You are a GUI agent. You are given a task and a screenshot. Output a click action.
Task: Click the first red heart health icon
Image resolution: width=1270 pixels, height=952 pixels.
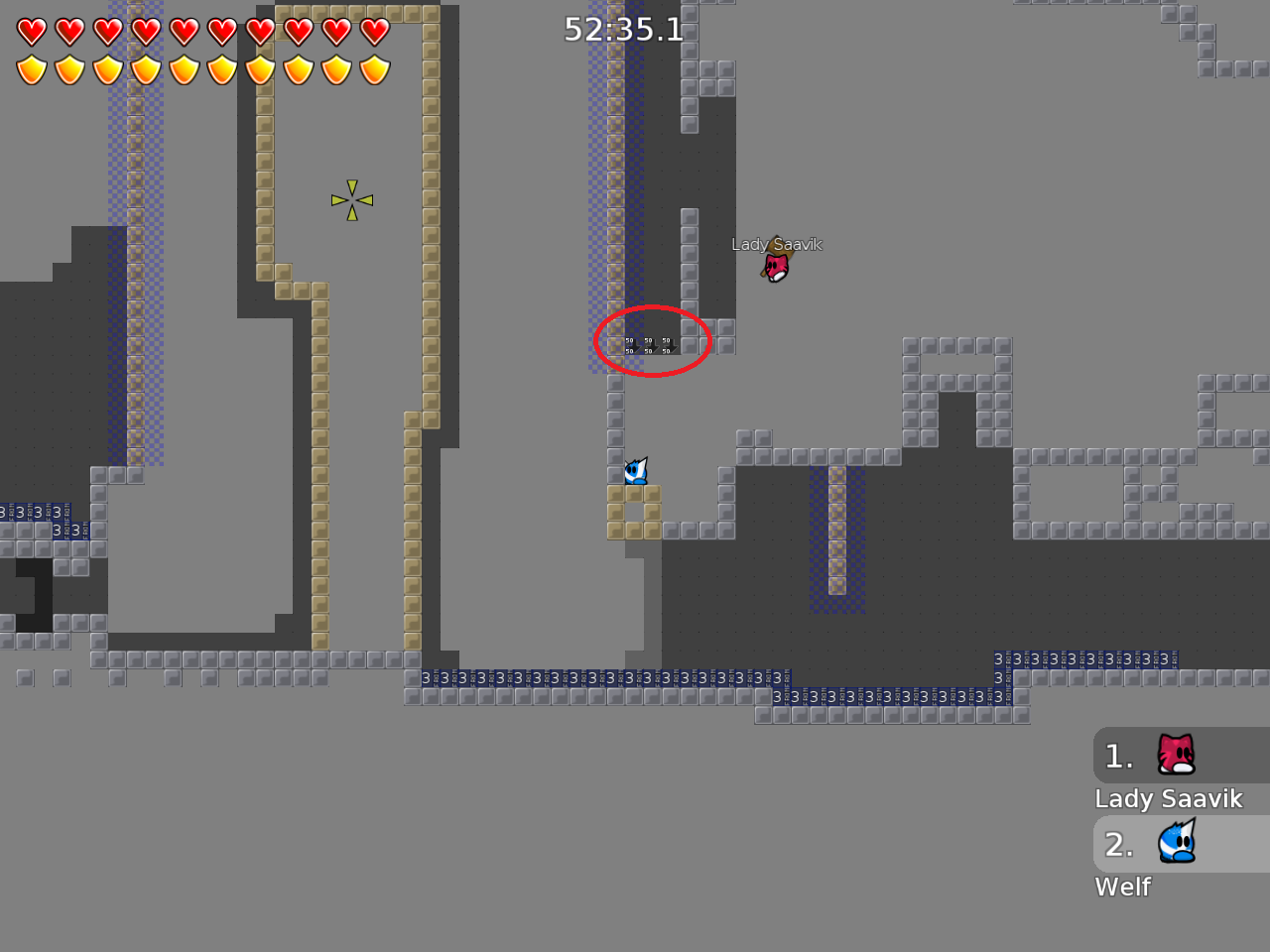pos(31,32)
